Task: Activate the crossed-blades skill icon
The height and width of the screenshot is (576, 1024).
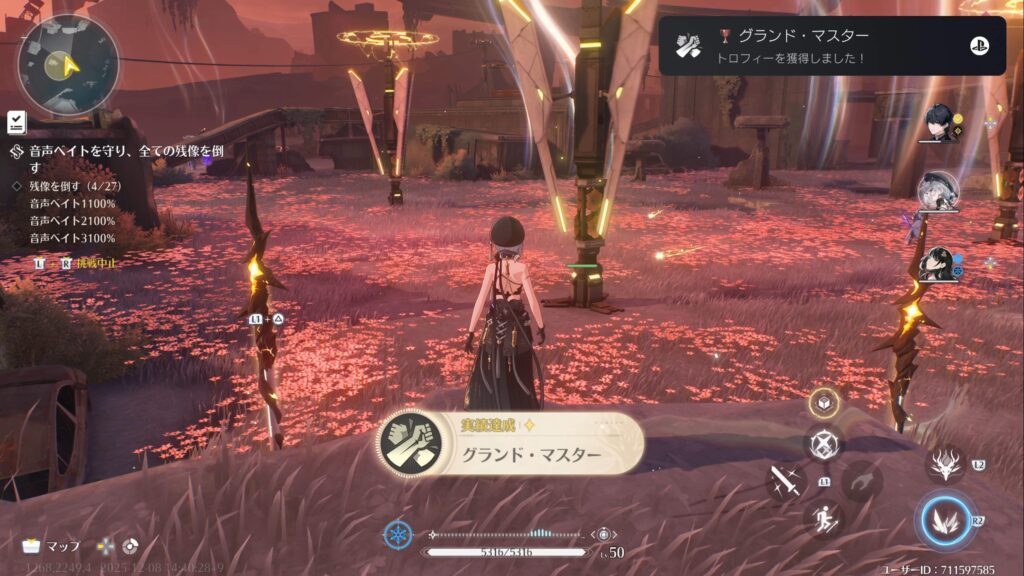Action: click(824, 444)
